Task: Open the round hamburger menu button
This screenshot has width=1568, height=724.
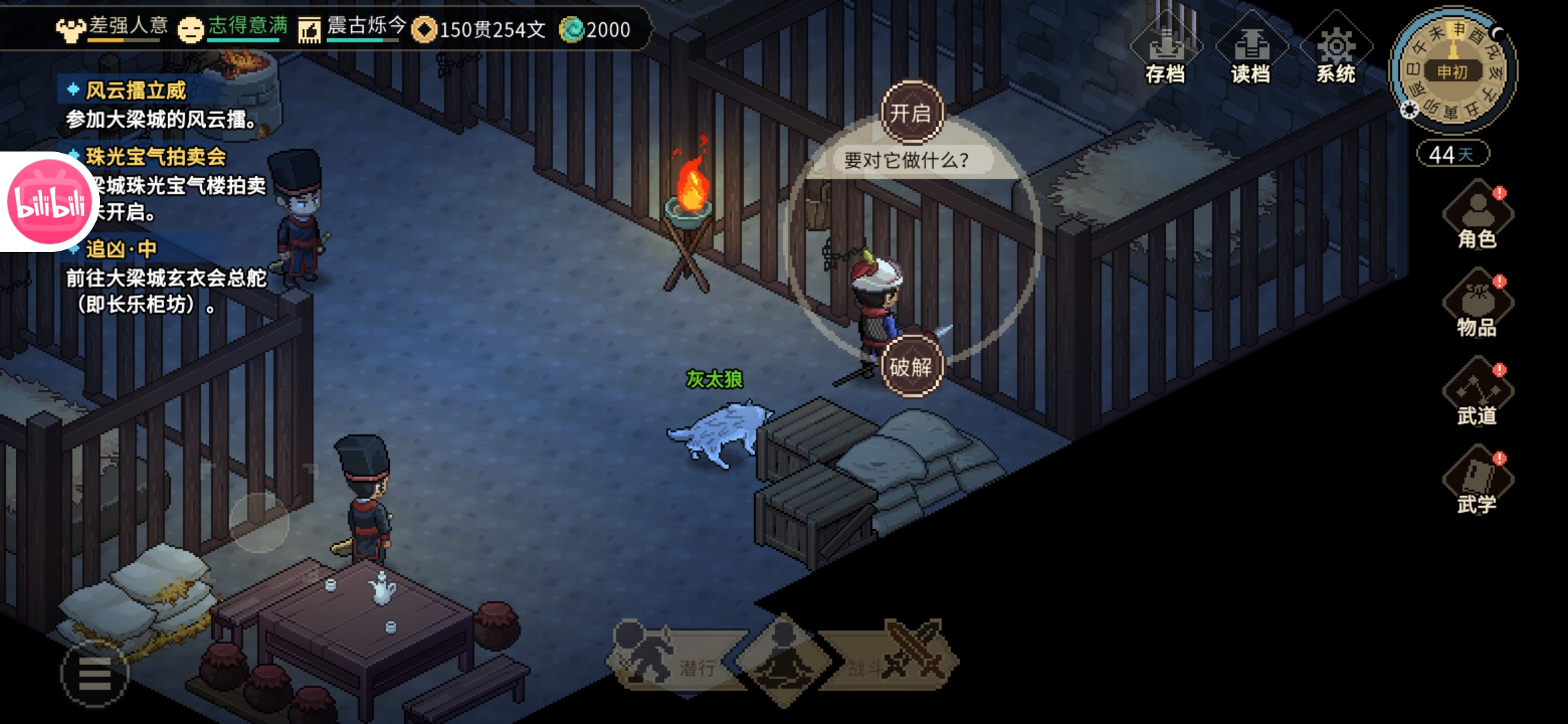Action: point(94,673)
